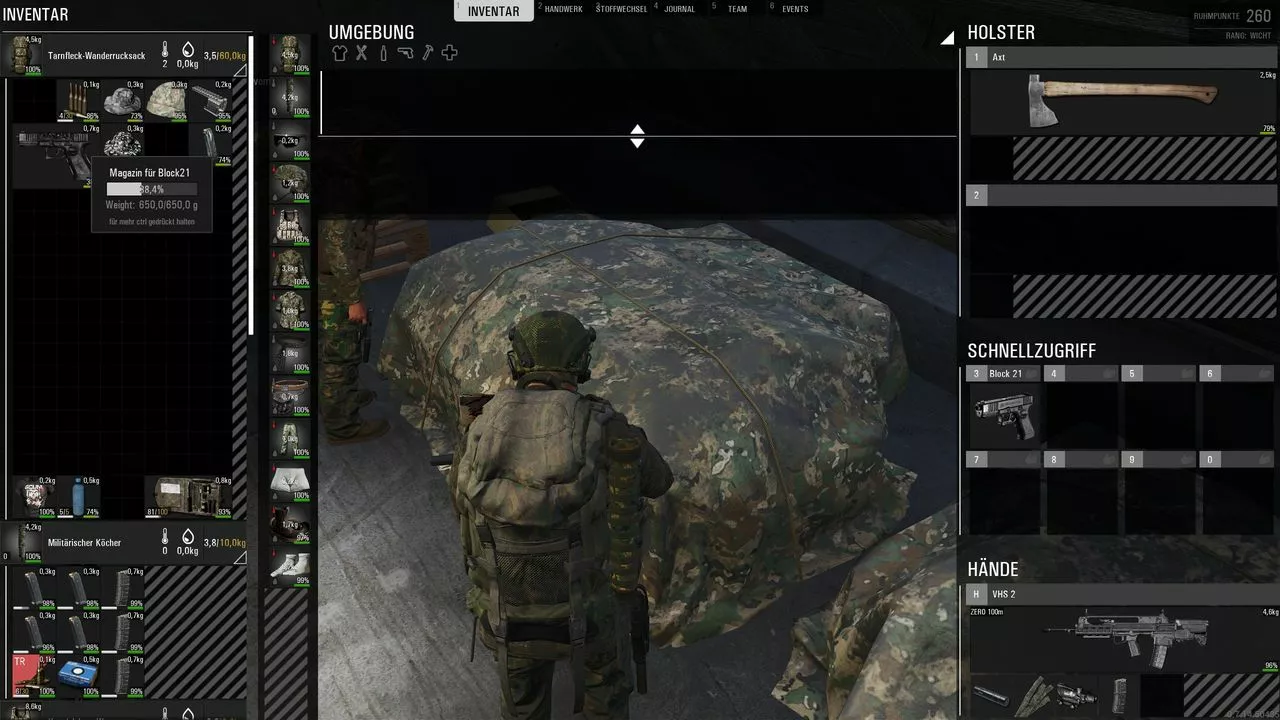Select the white socks equipment slot

[290, 567]
